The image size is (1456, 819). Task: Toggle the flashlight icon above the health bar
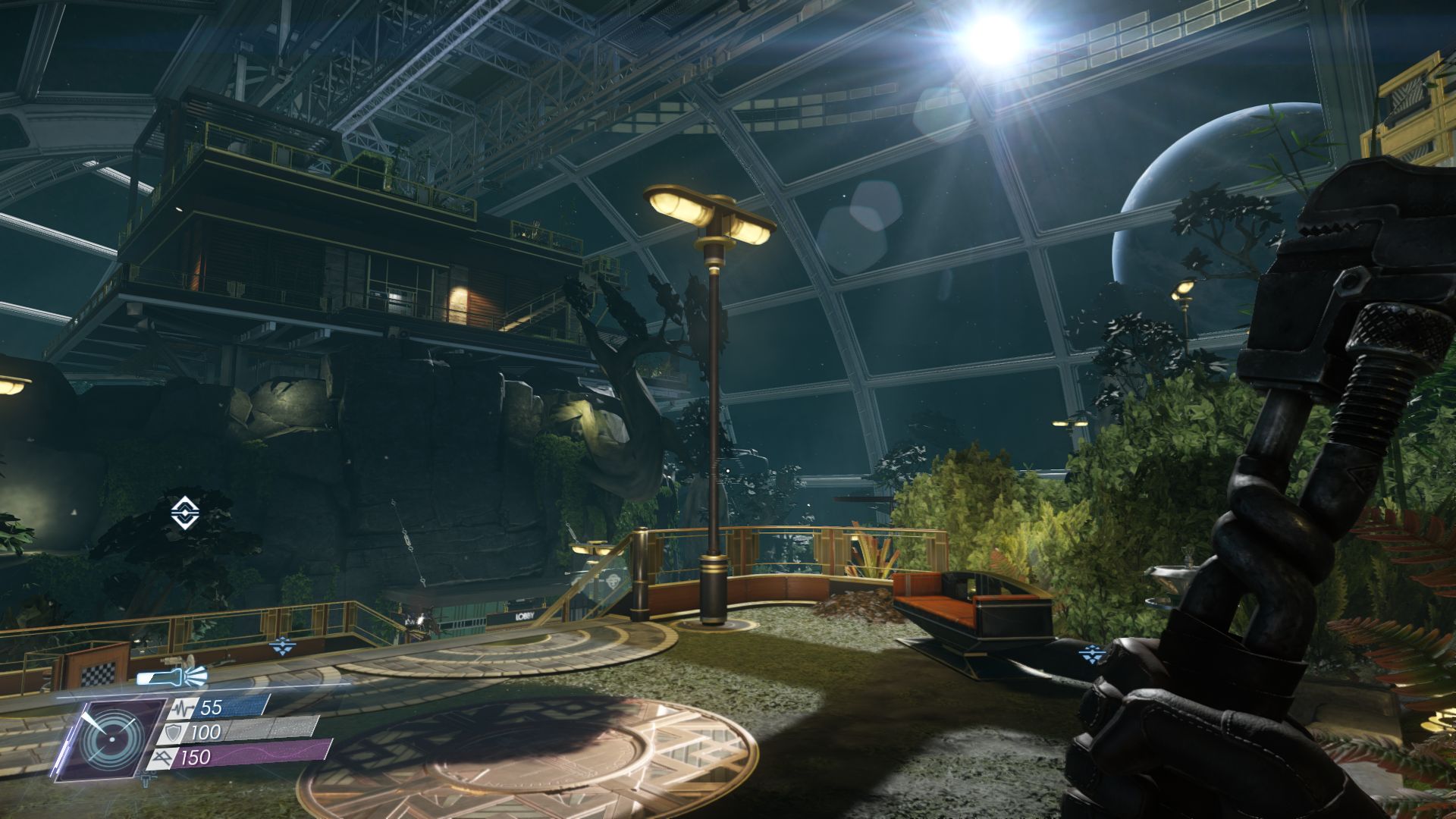[172, 676]
